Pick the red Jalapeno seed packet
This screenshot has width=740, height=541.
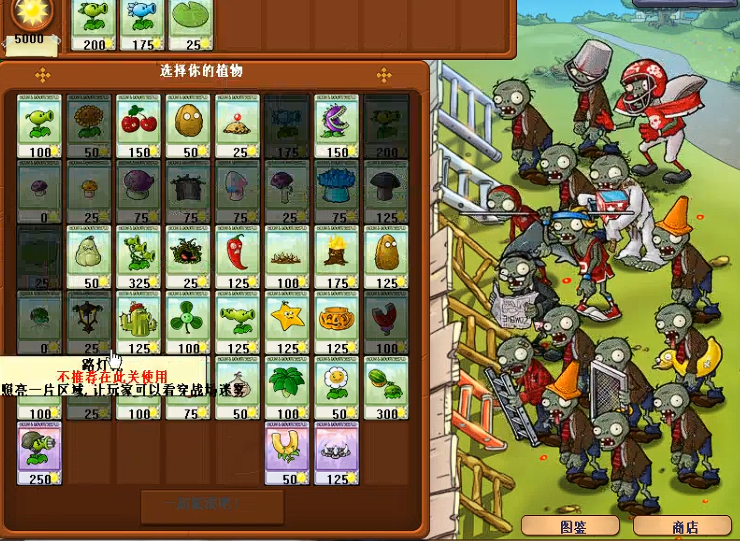(x=238, y=257)
